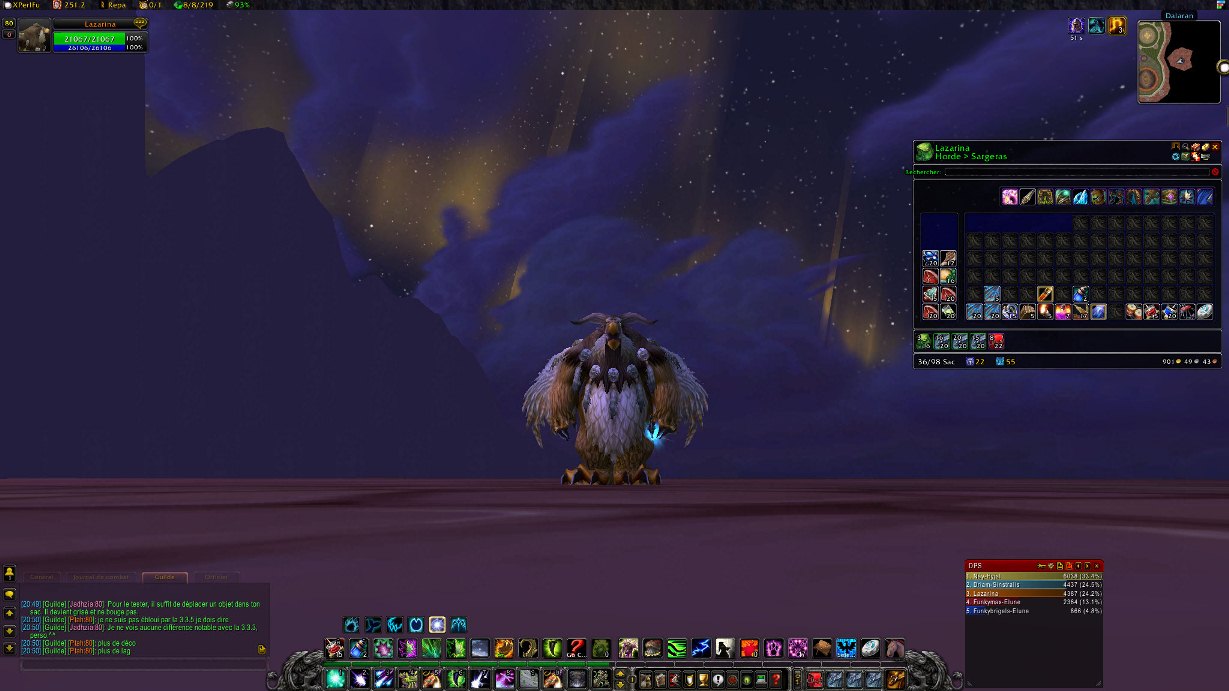Viewport: 1229px width, 691px height.
Task: Switch to the Guilde chat tab
Action: click(164, 577)
